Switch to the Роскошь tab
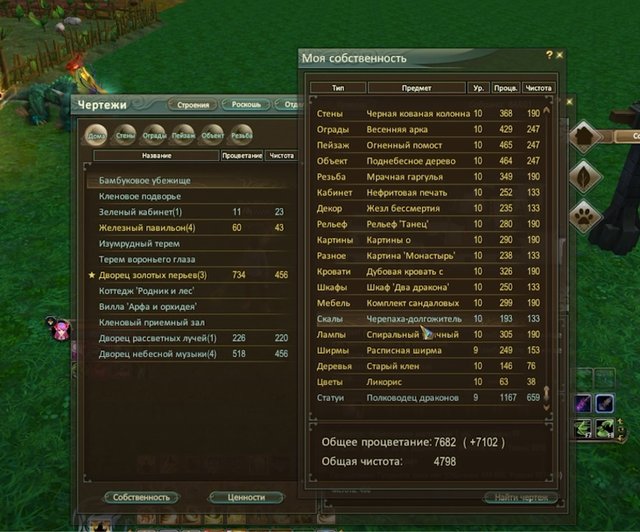The height and width of the screenshot is (532, 640). click(x=245, y=105)
